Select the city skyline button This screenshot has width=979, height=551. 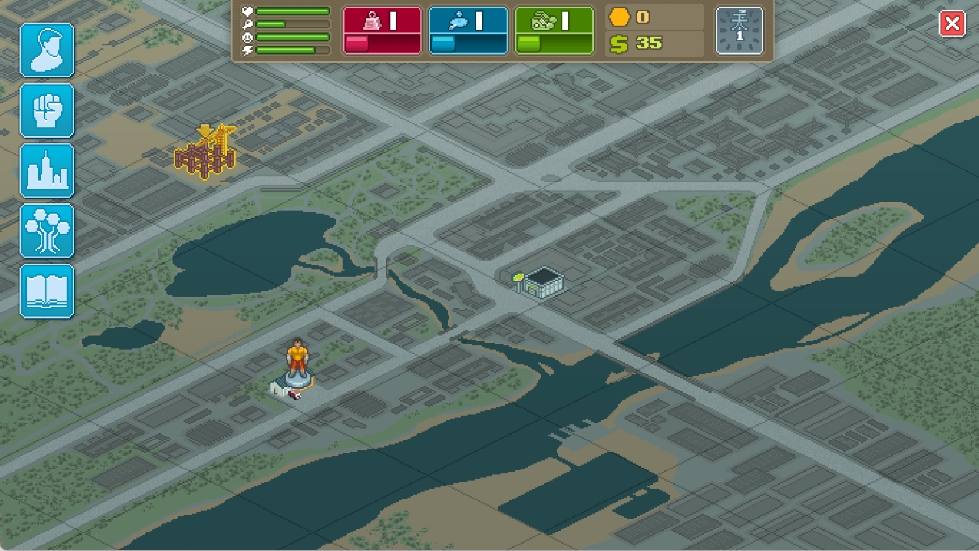click(47, 170)
